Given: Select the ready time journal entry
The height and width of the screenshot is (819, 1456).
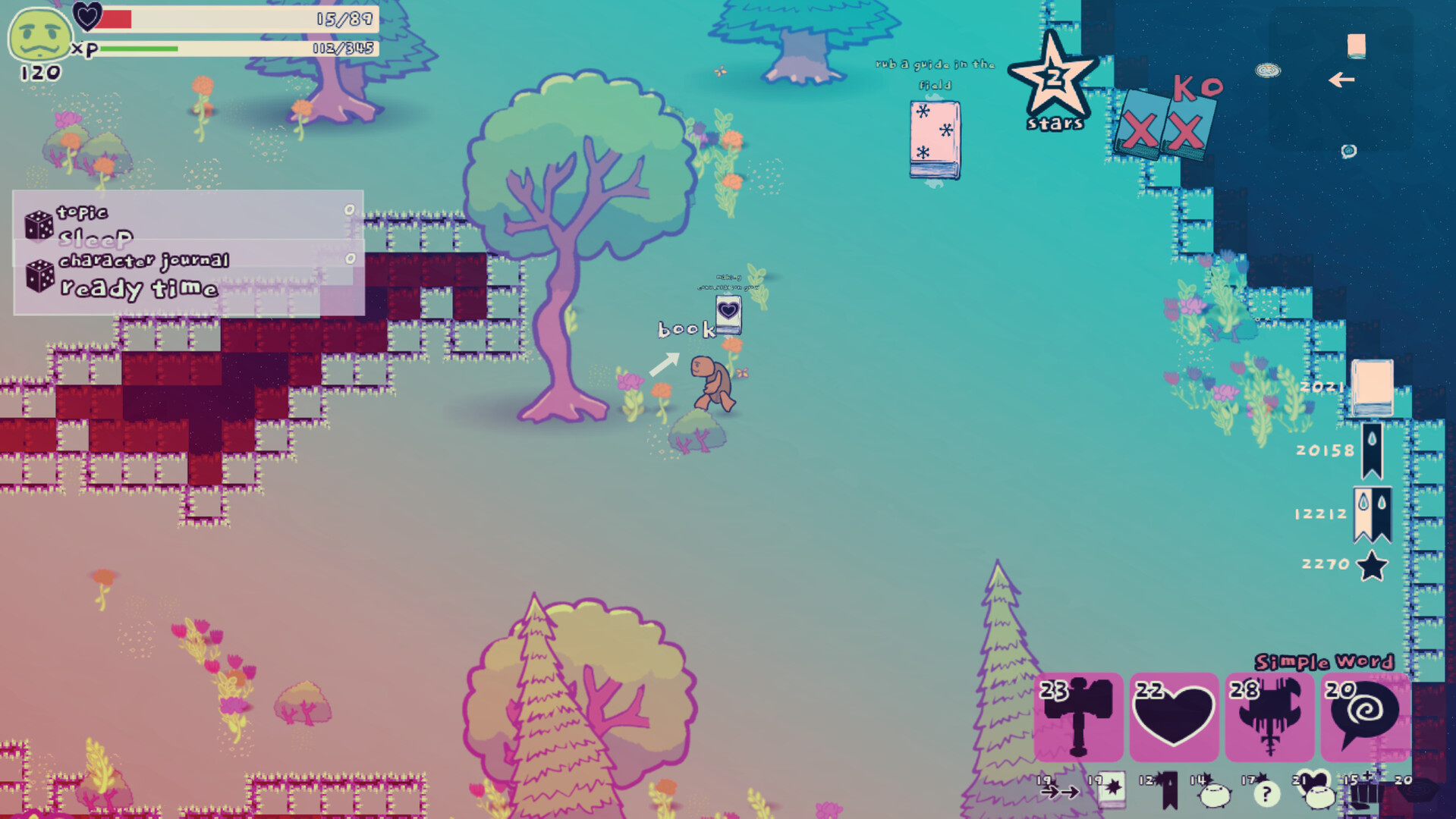Looking at the screenshot, I should [x=139, y=288].
